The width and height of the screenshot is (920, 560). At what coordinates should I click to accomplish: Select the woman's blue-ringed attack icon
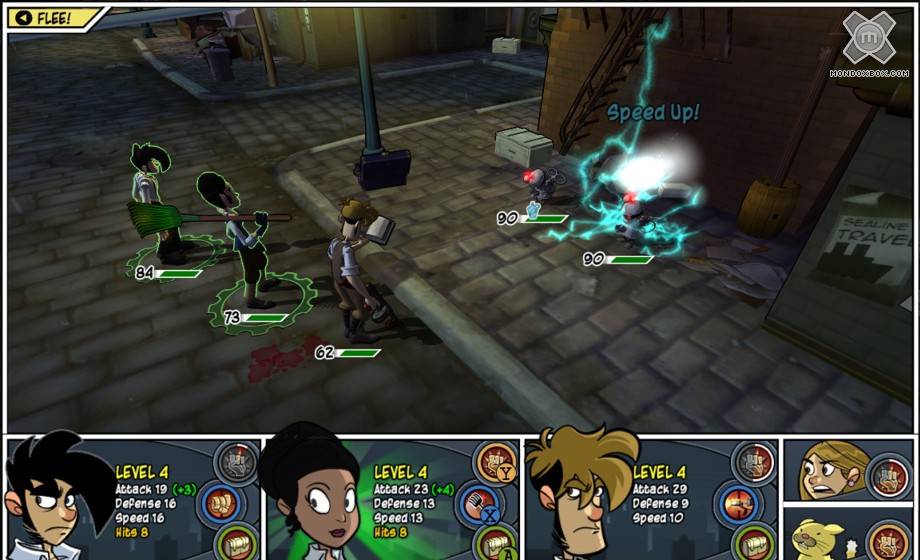tap(481, 500)
